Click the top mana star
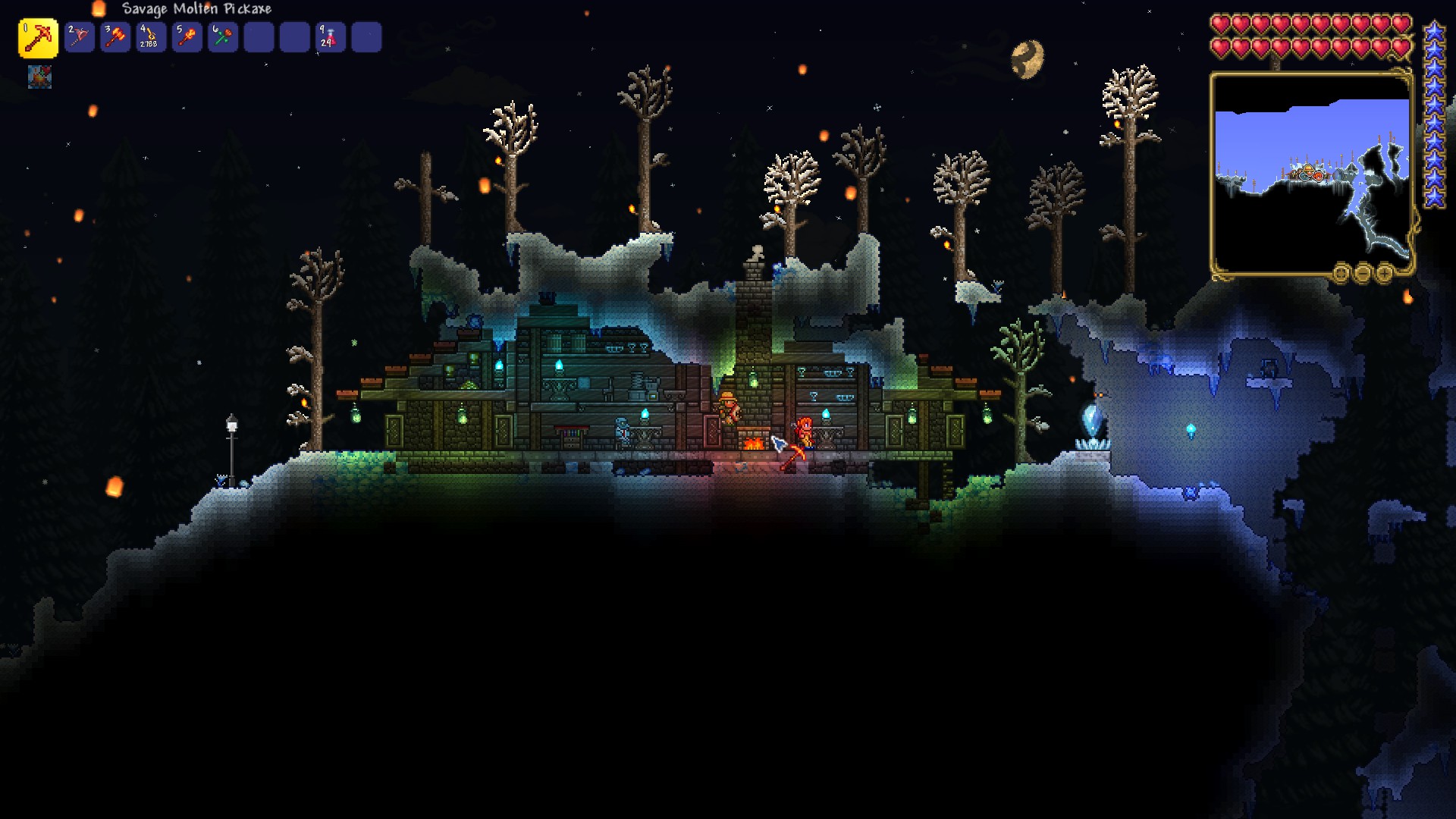The width and height of the screenshot is (1456, 819). tap(1433, 30)
